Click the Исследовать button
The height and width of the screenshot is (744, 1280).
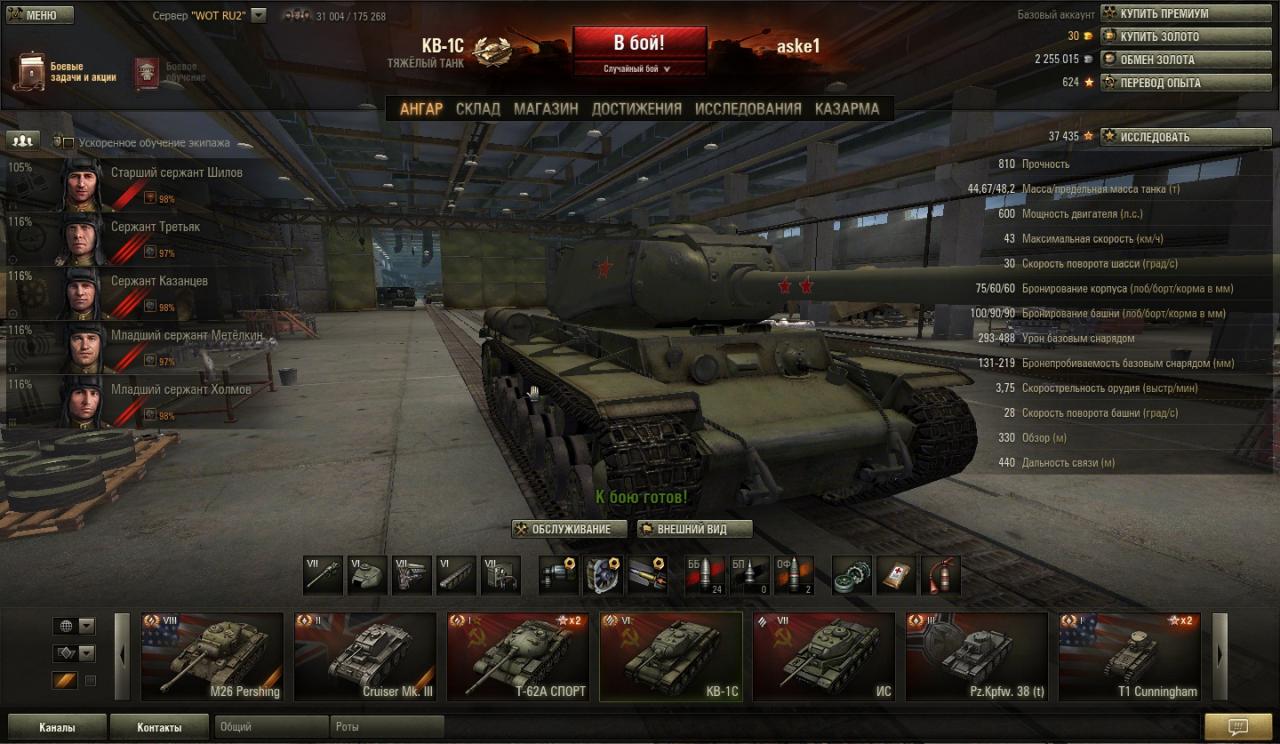[1171, 137]
